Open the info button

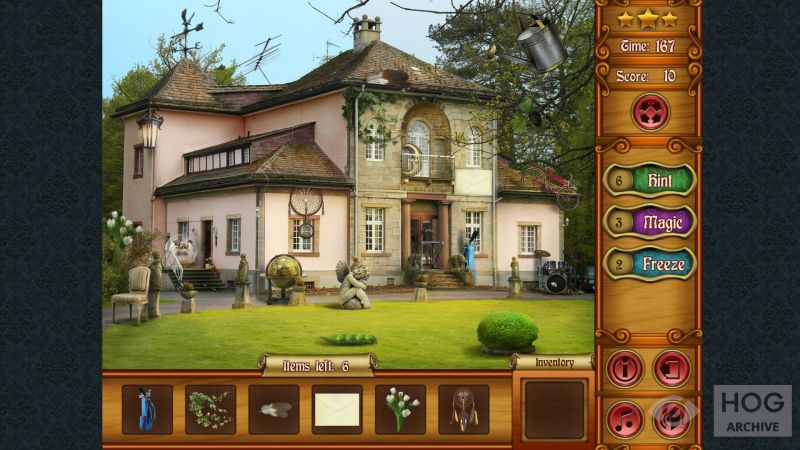coord(625,368)
